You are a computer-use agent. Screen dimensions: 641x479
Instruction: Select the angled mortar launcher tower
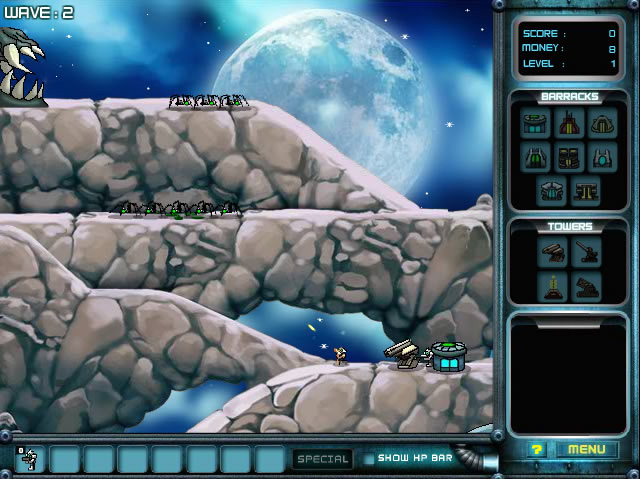[x=585, y=285]
